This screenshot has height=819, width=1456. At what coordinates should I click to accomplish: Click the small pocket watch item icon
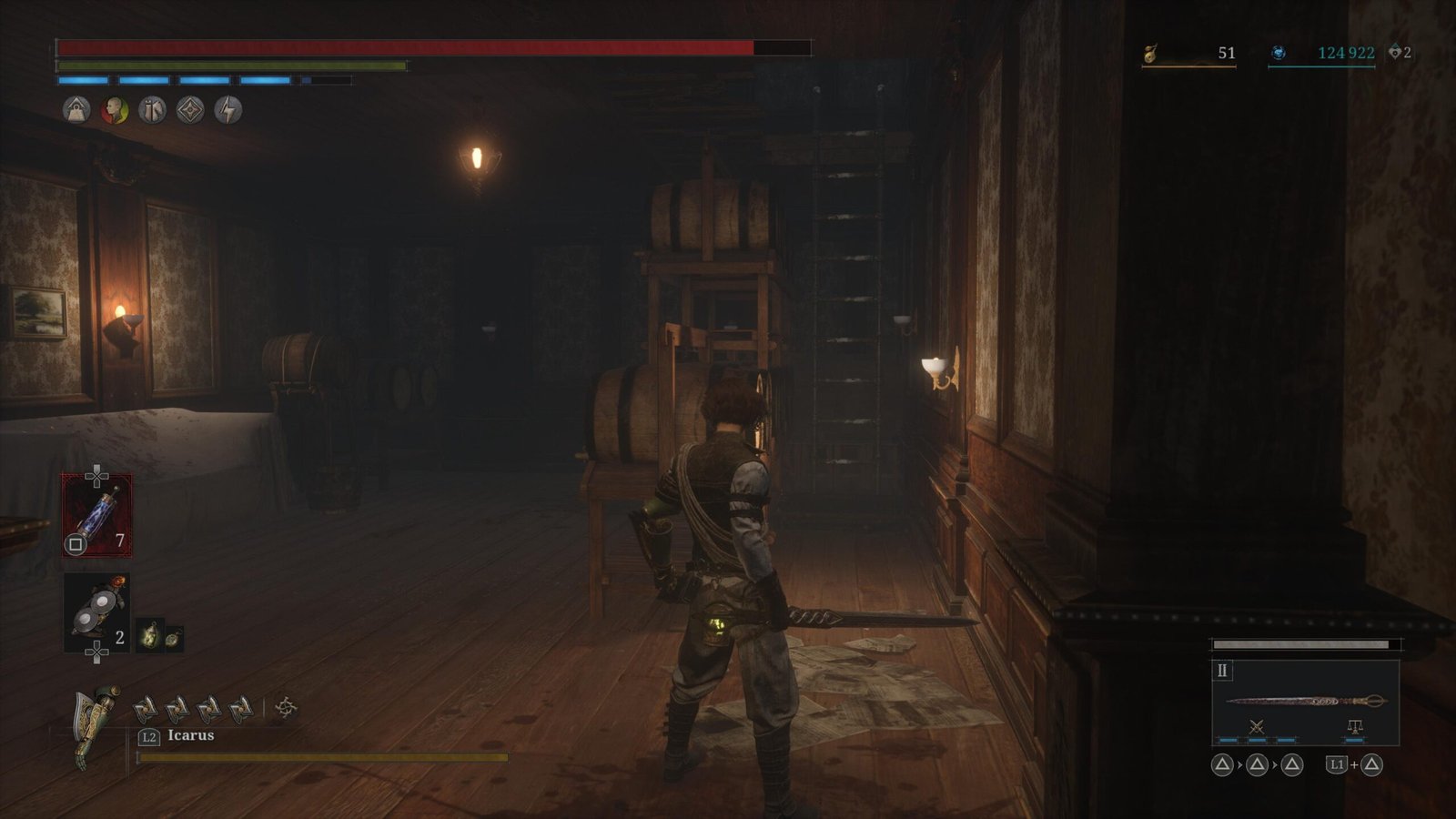click(172, 638)
